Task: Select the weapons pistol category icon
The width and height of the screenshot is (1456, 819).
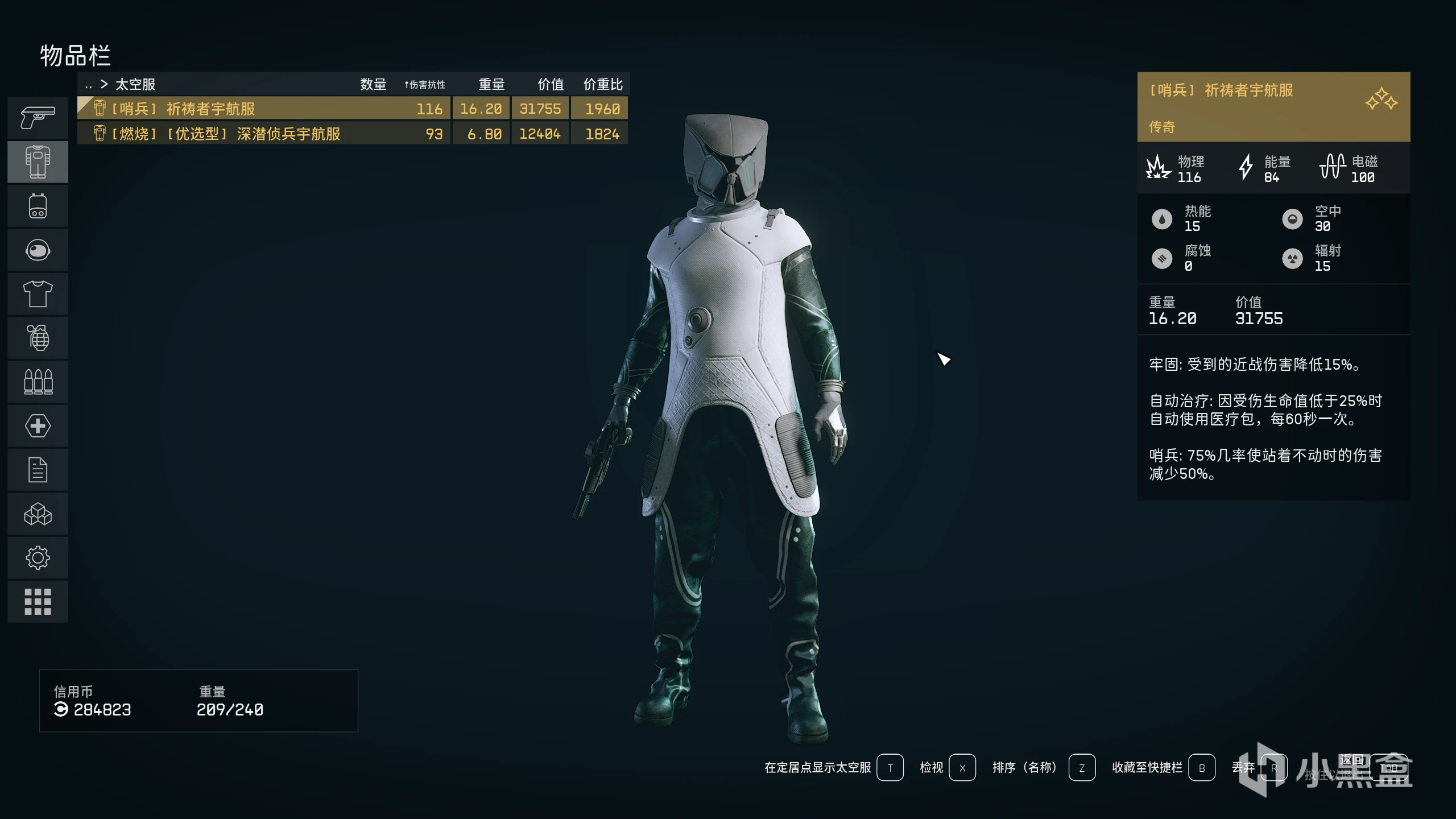Action: point(38,118)
